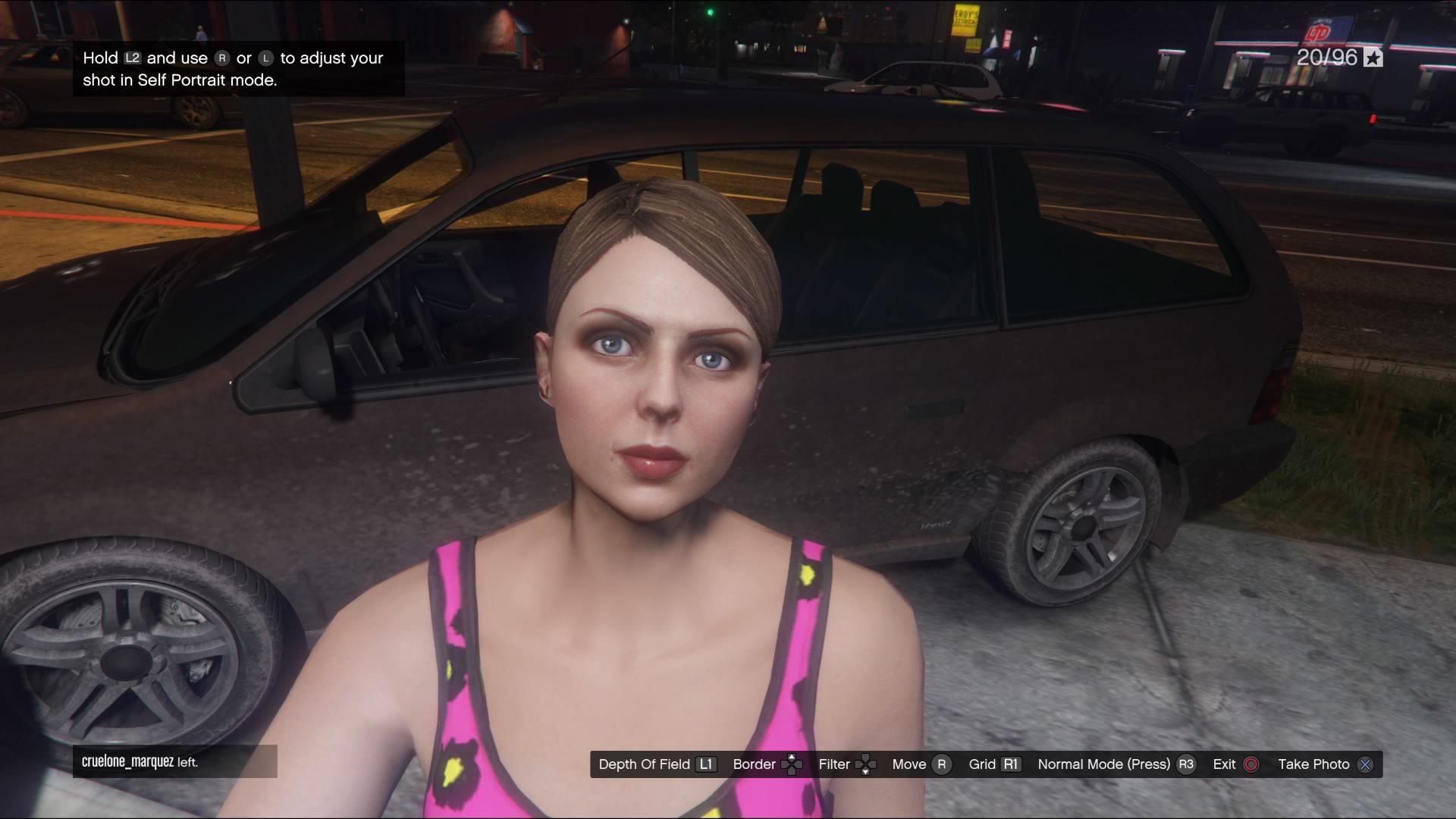Click the L1 icon next to Depth Of Field
The height and width of the screenshot is (819, 1456).
[x=705, y=764]
